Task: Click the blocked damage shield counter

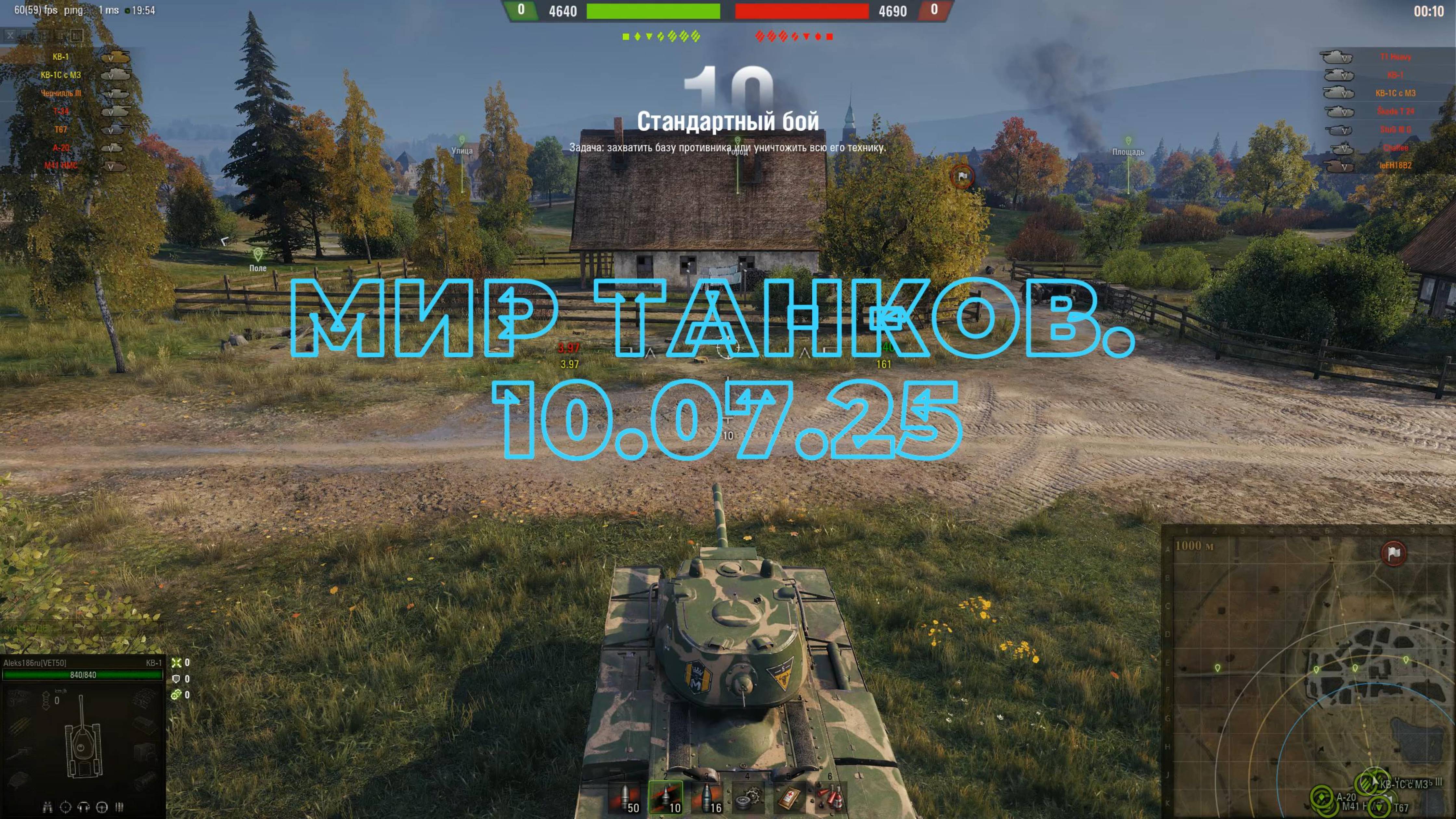Action: (177, 679)
